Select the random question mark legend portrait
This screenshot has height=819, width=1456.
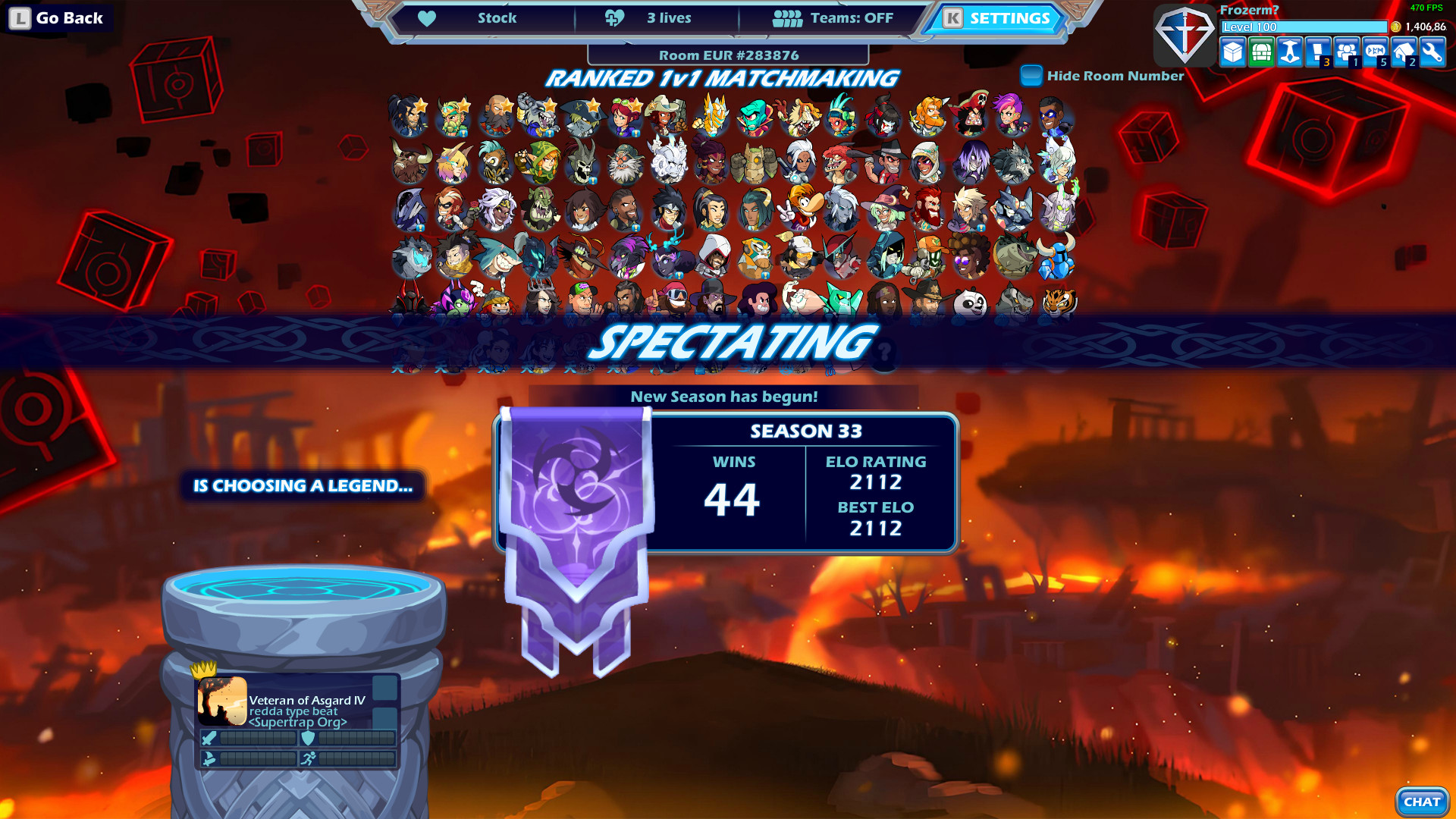pyautogui.click(x=885, y=354)
